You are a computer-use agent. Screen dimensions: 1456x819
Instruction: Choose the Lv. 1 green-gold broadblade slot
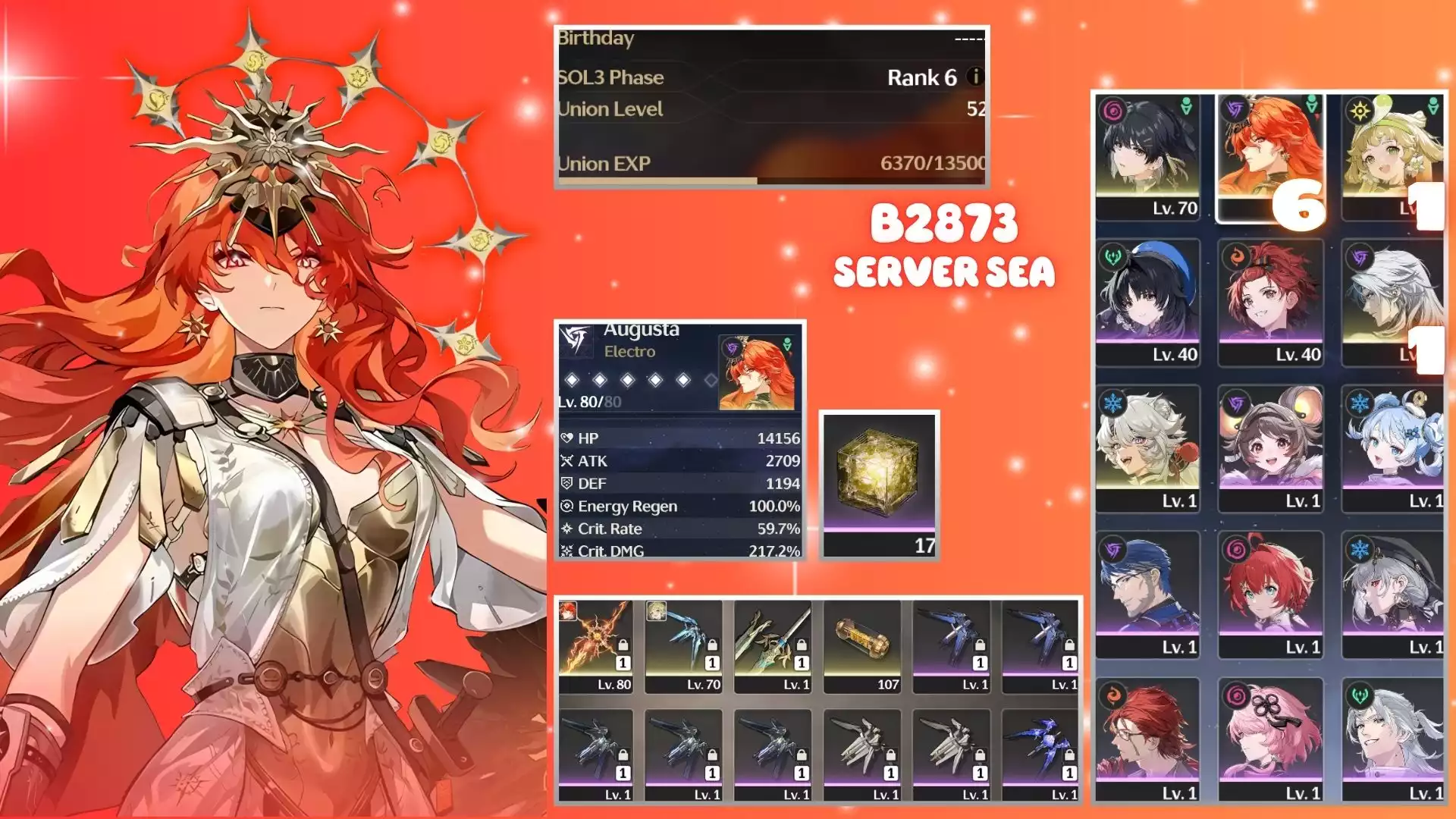[x=773, y=646]
